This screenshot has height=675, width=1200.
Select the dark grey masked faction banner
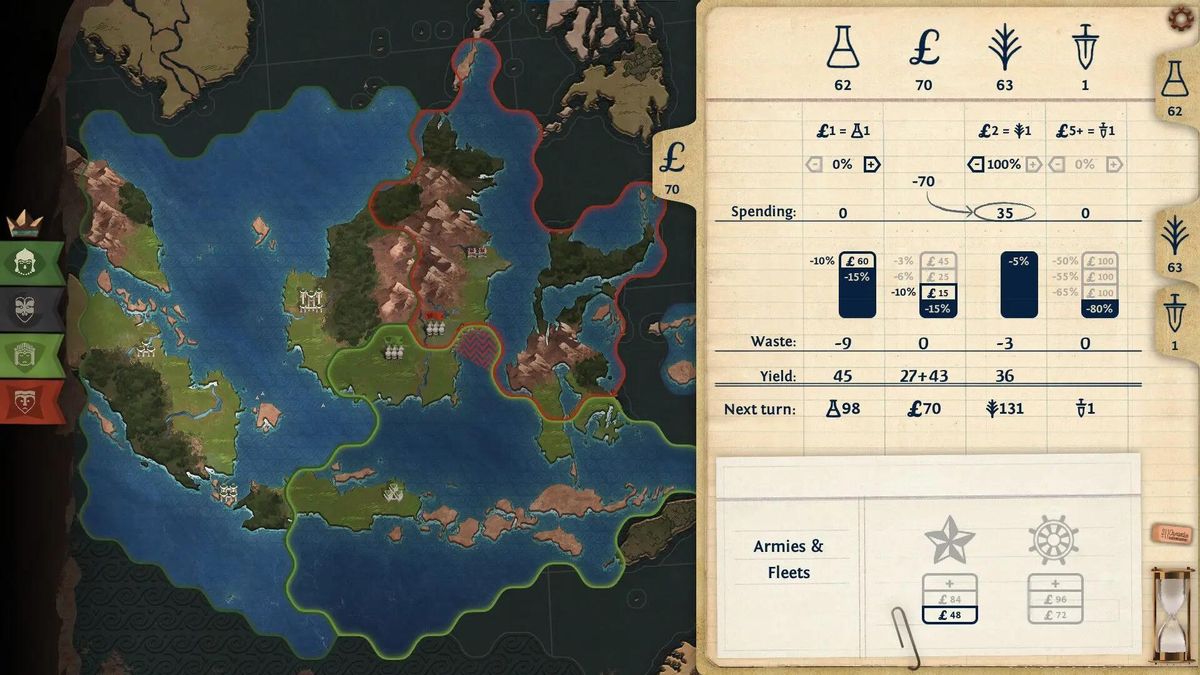click(32, 308)
